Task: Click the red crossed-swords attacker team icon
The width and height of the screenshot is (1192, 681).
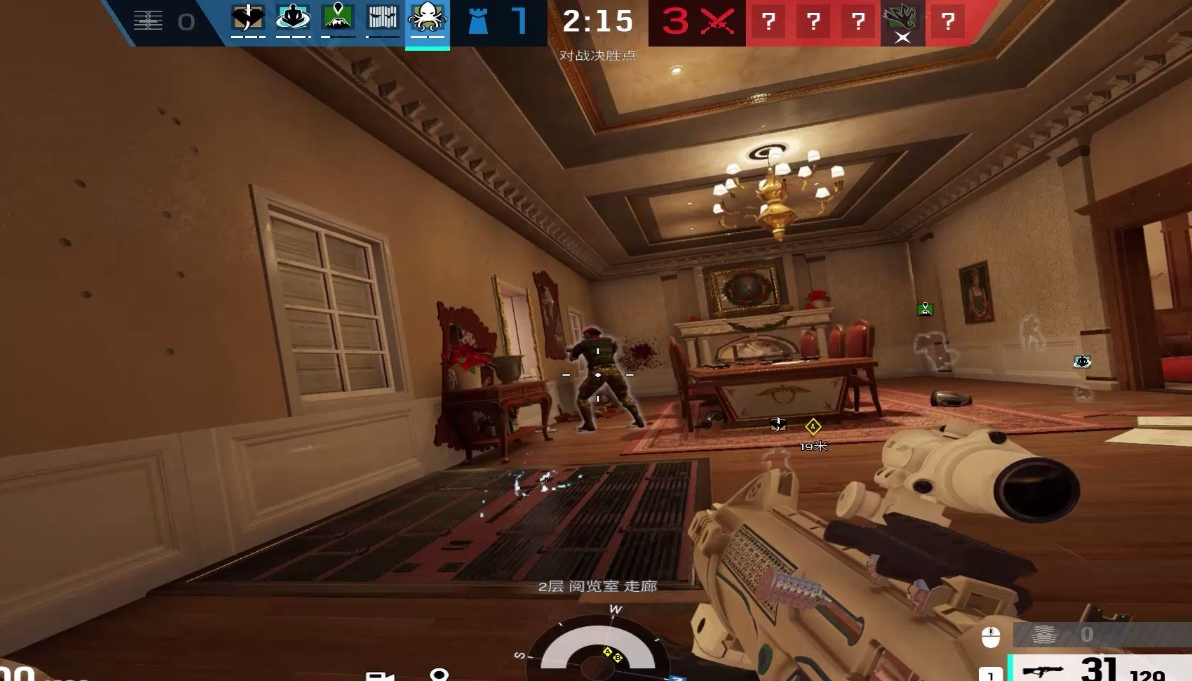Action: point(716,22)
